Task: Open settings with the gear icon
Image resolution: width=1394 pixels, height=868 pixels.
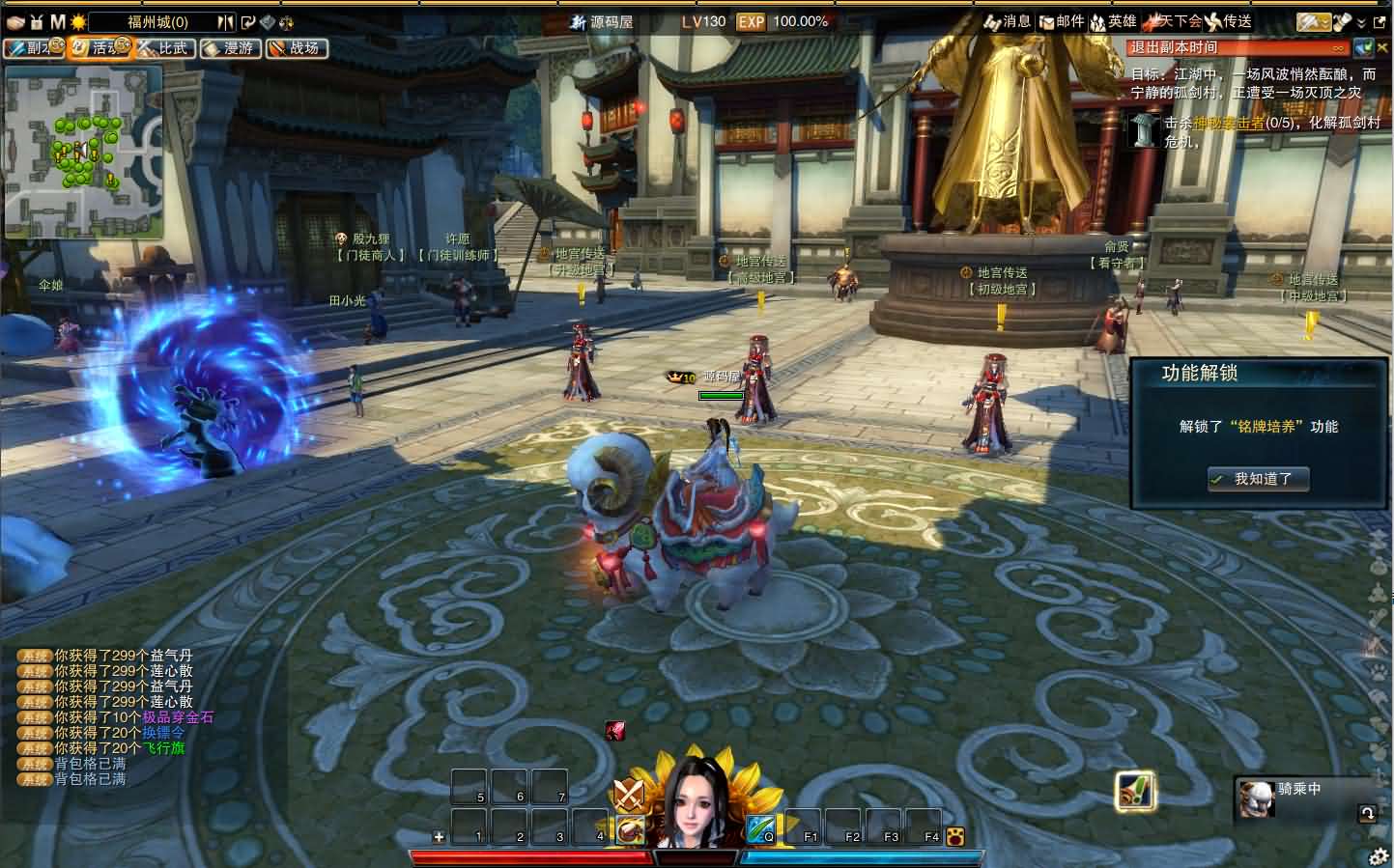Action: click(x=1380, y=856)
